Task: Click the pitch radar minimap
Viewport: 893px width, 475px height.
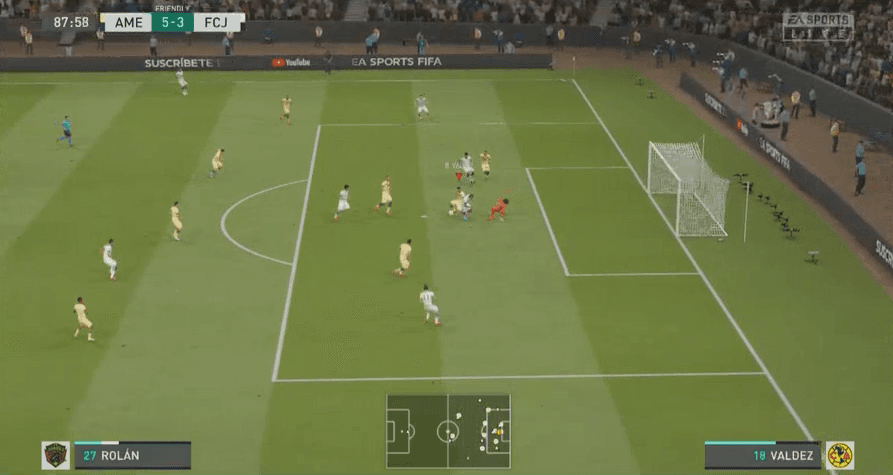Action: click(x=448, y=431)
